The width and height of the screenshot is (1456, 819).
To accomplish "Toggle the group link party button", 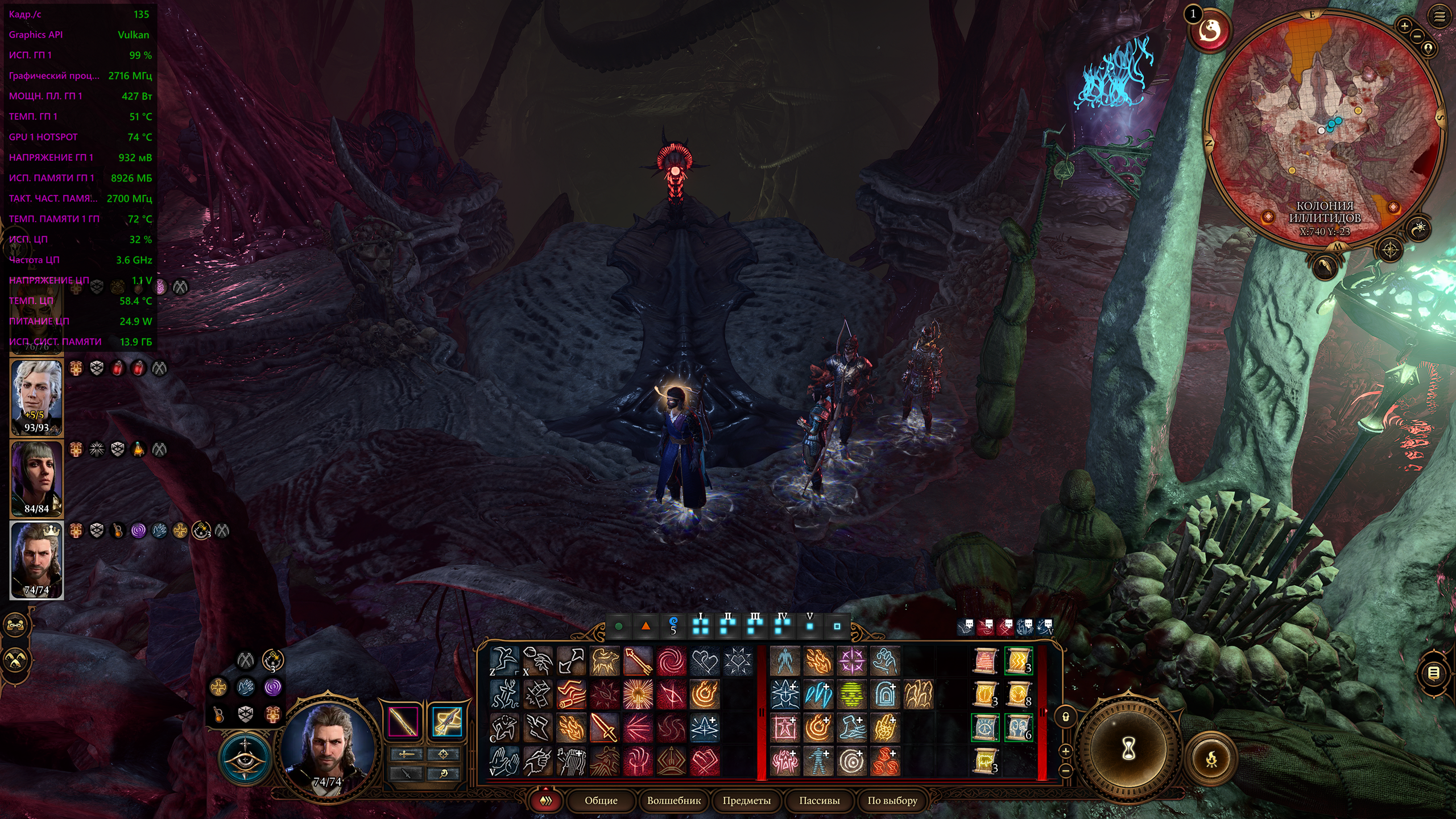I will coord(15,626).
